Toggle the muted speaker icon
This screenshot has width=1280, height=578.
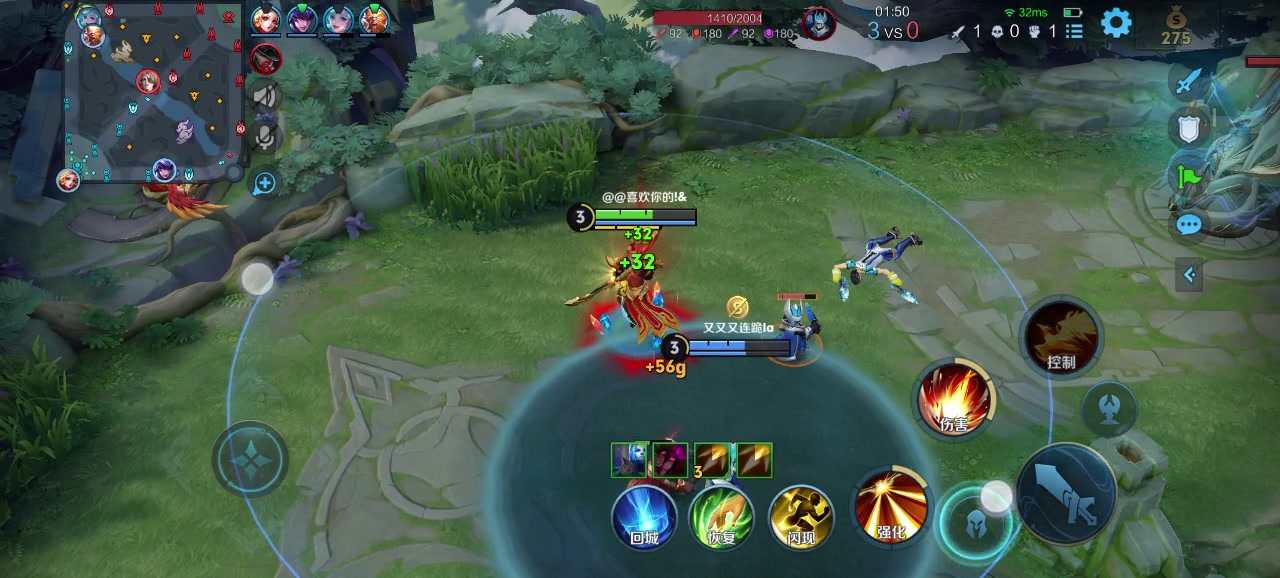pyautogui.click(x=265, y=96)
